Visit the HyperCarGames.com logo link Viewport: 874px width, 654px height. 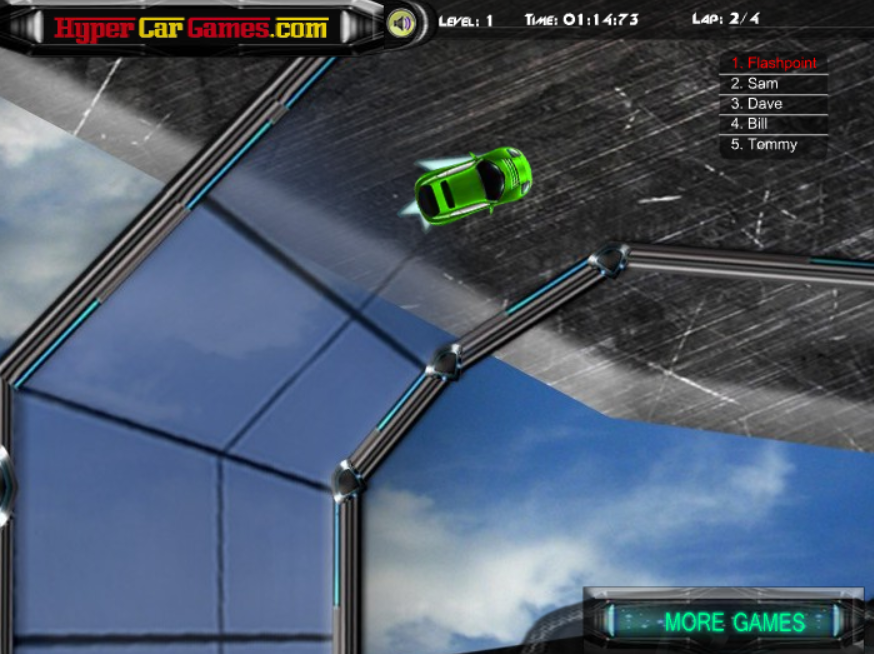tap(191, 27)
